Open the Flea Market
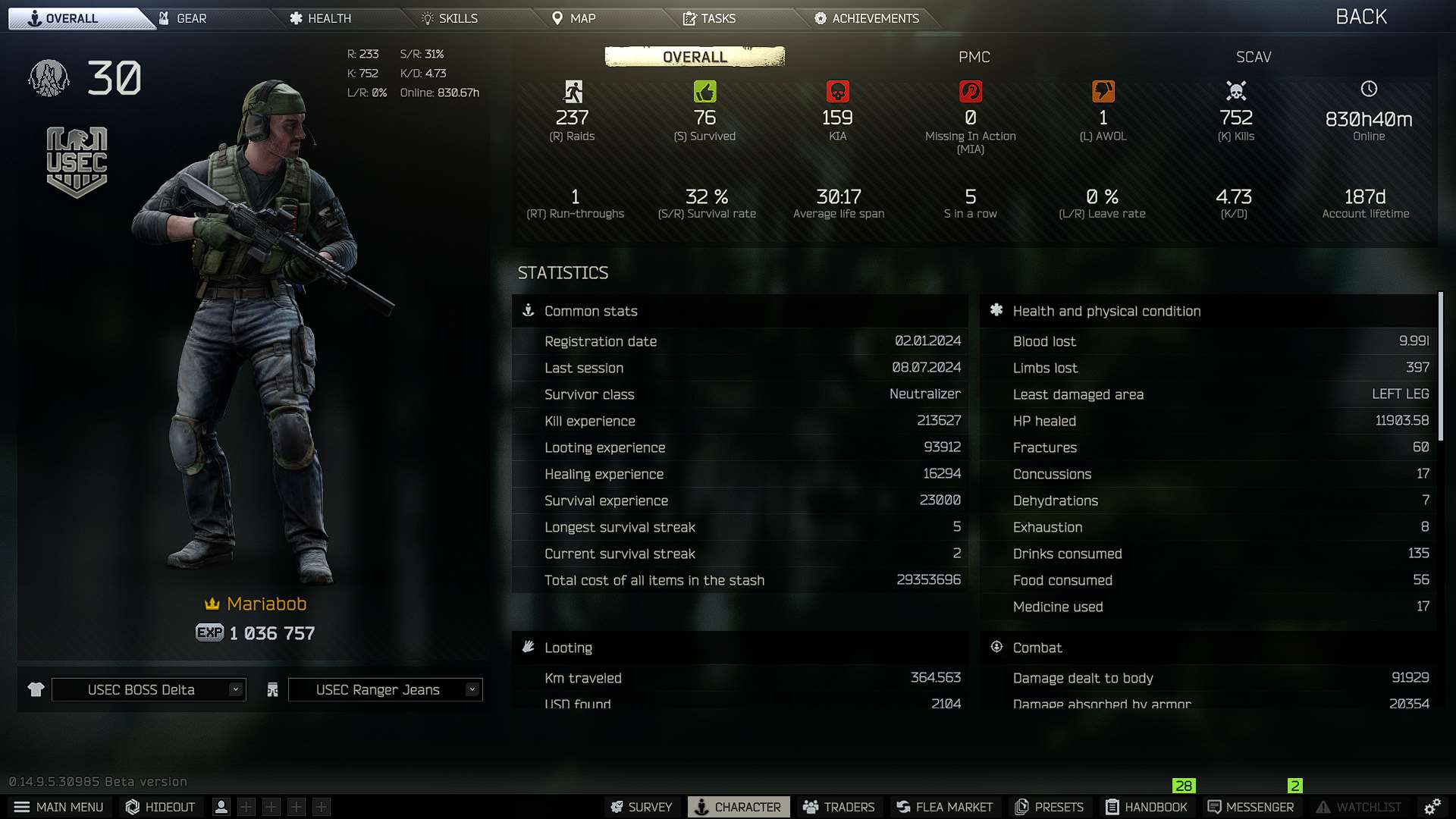Screen dimensions: 1456x819 [x=943, y=807]
